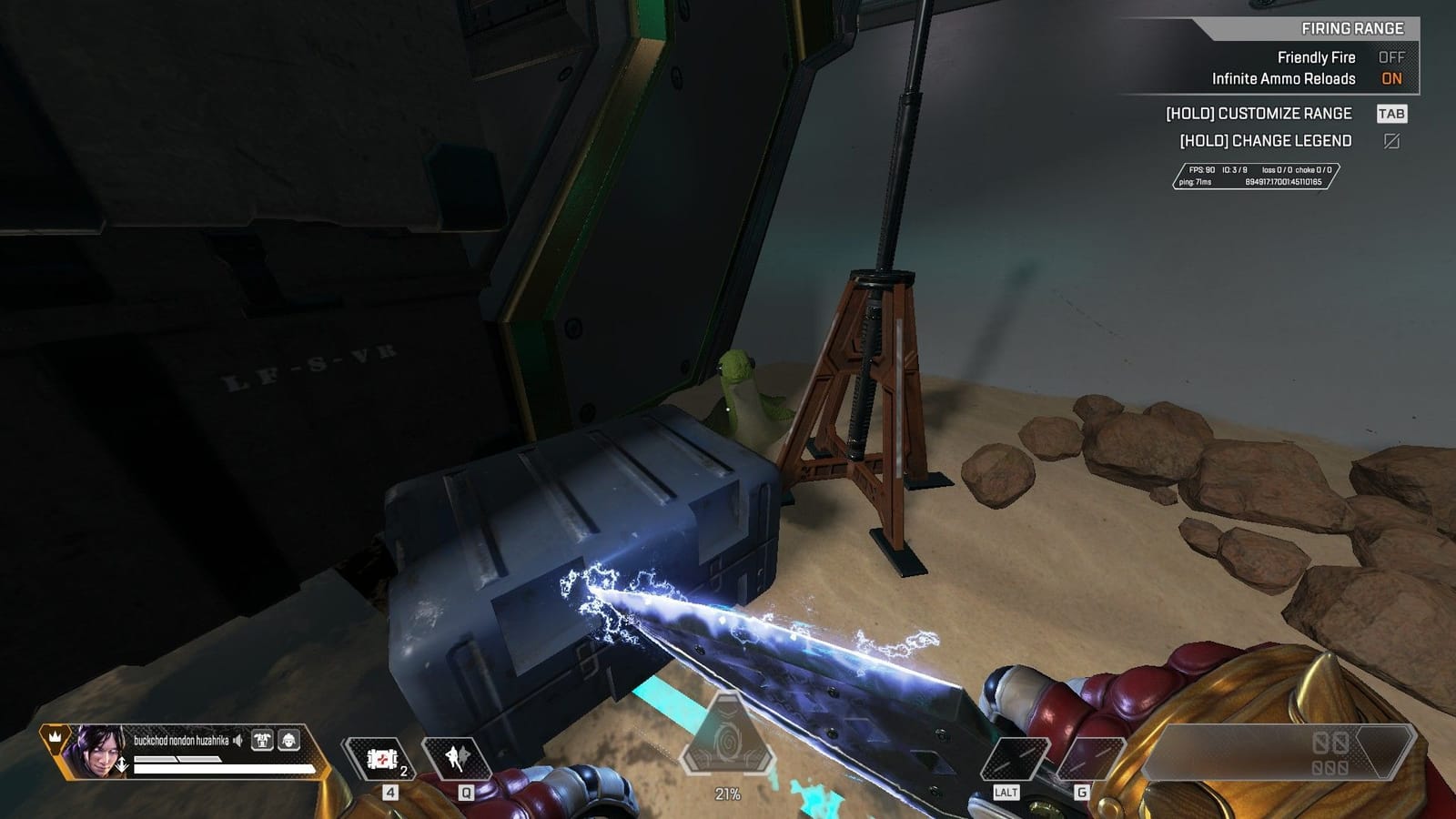Click the ordnance grenade slot icon

tap(460, 759)
